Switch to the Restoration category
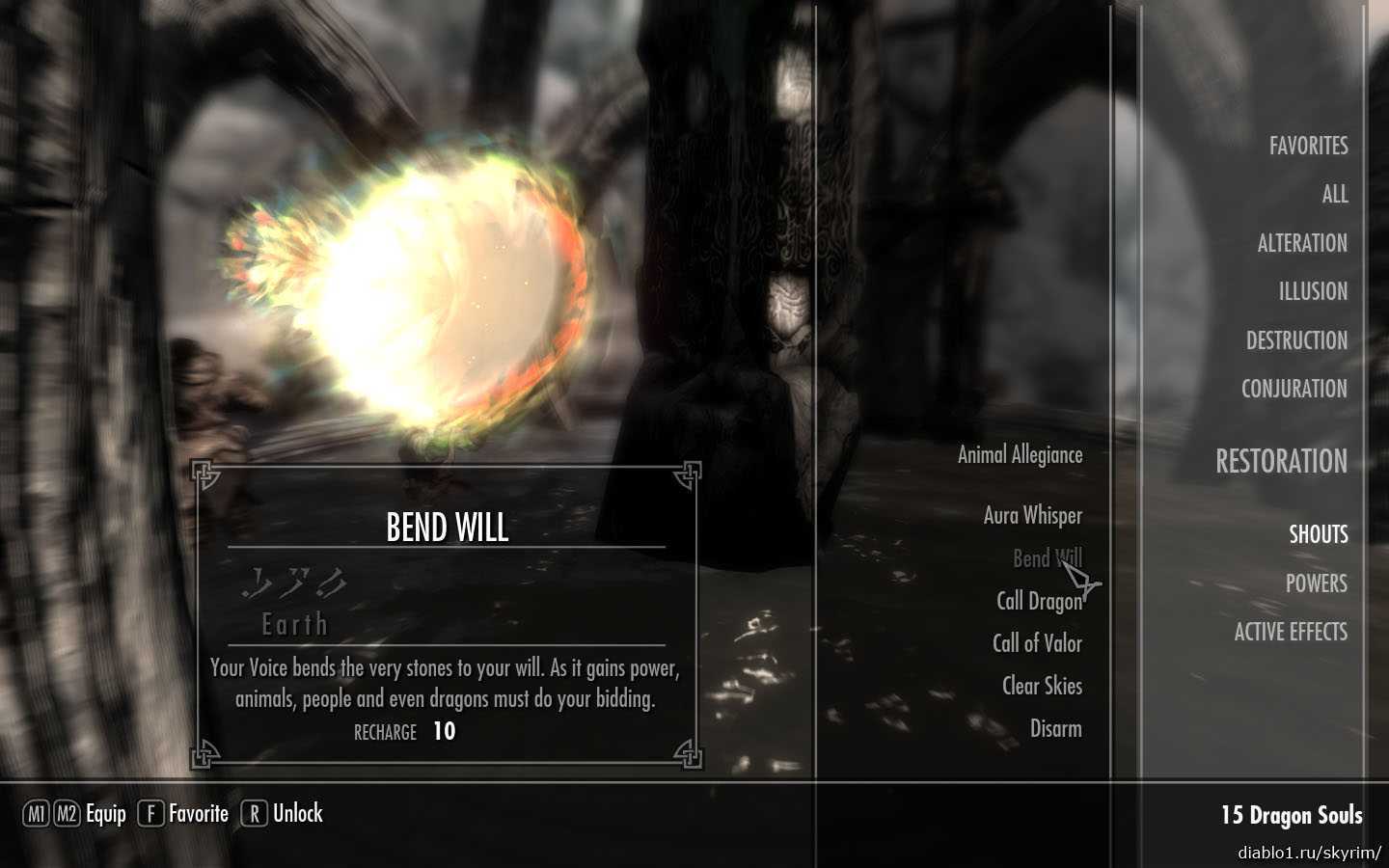The image size is (1389, 868). (1280, 462)
